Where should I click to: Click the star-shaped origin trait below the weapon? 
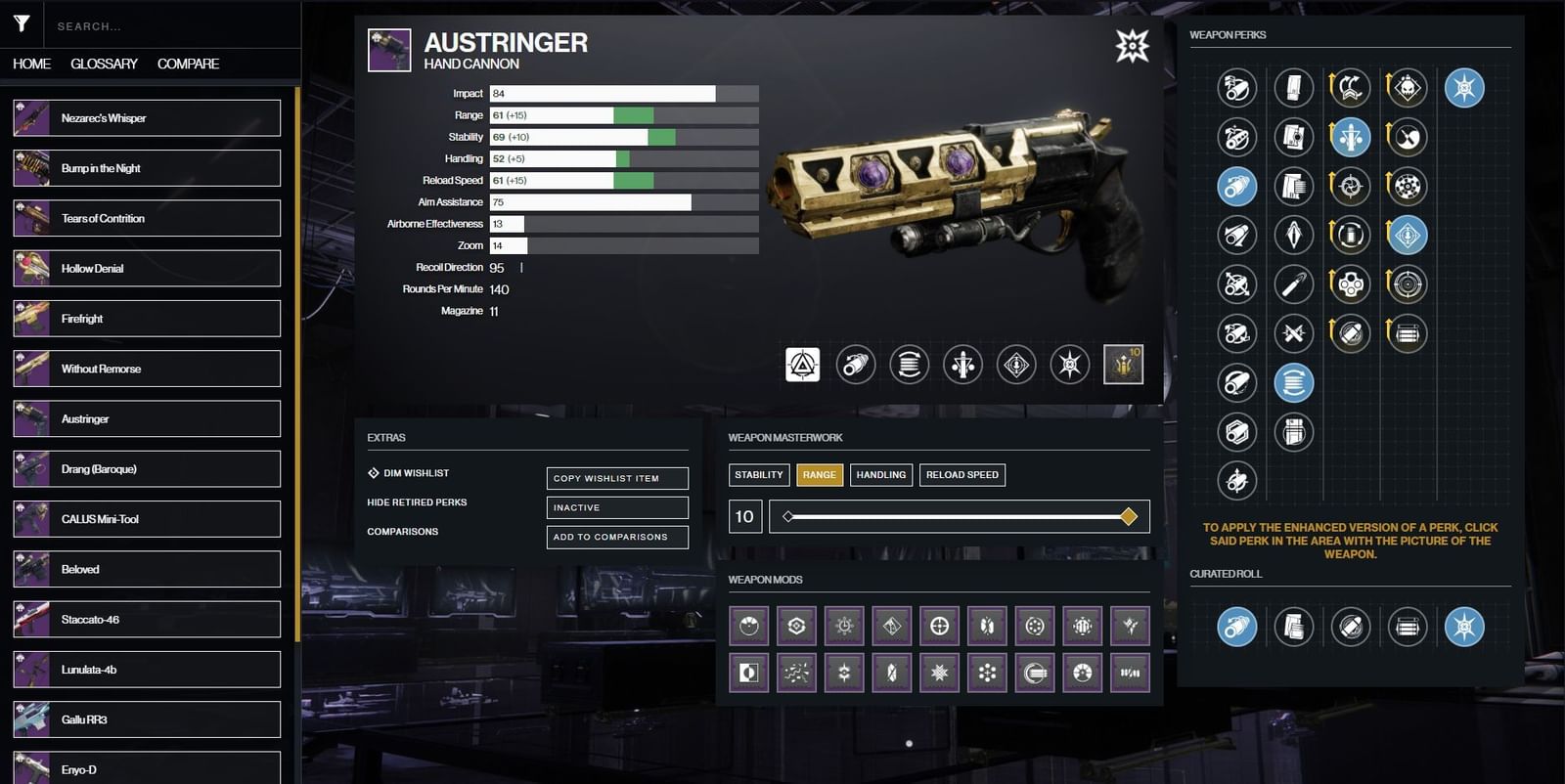[1070, 363]
